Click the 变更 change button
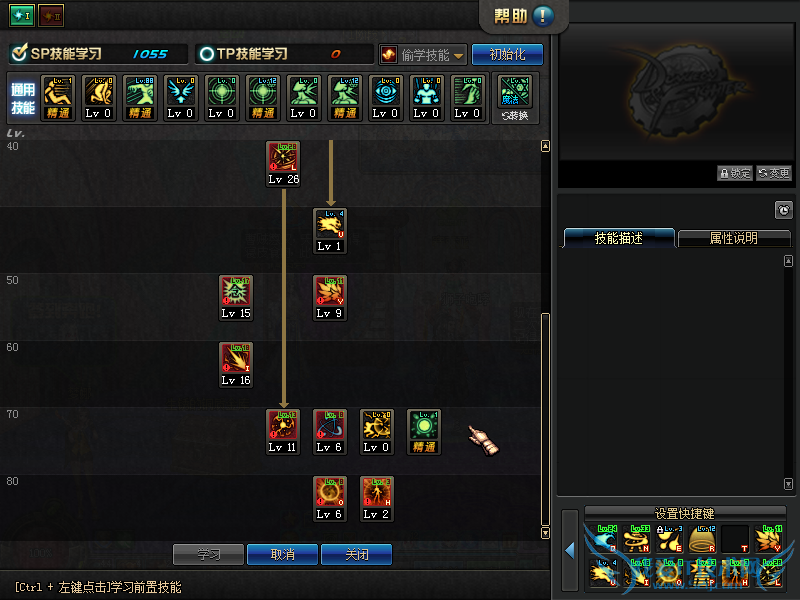800x600 pixels. click(x=774, y=173)
